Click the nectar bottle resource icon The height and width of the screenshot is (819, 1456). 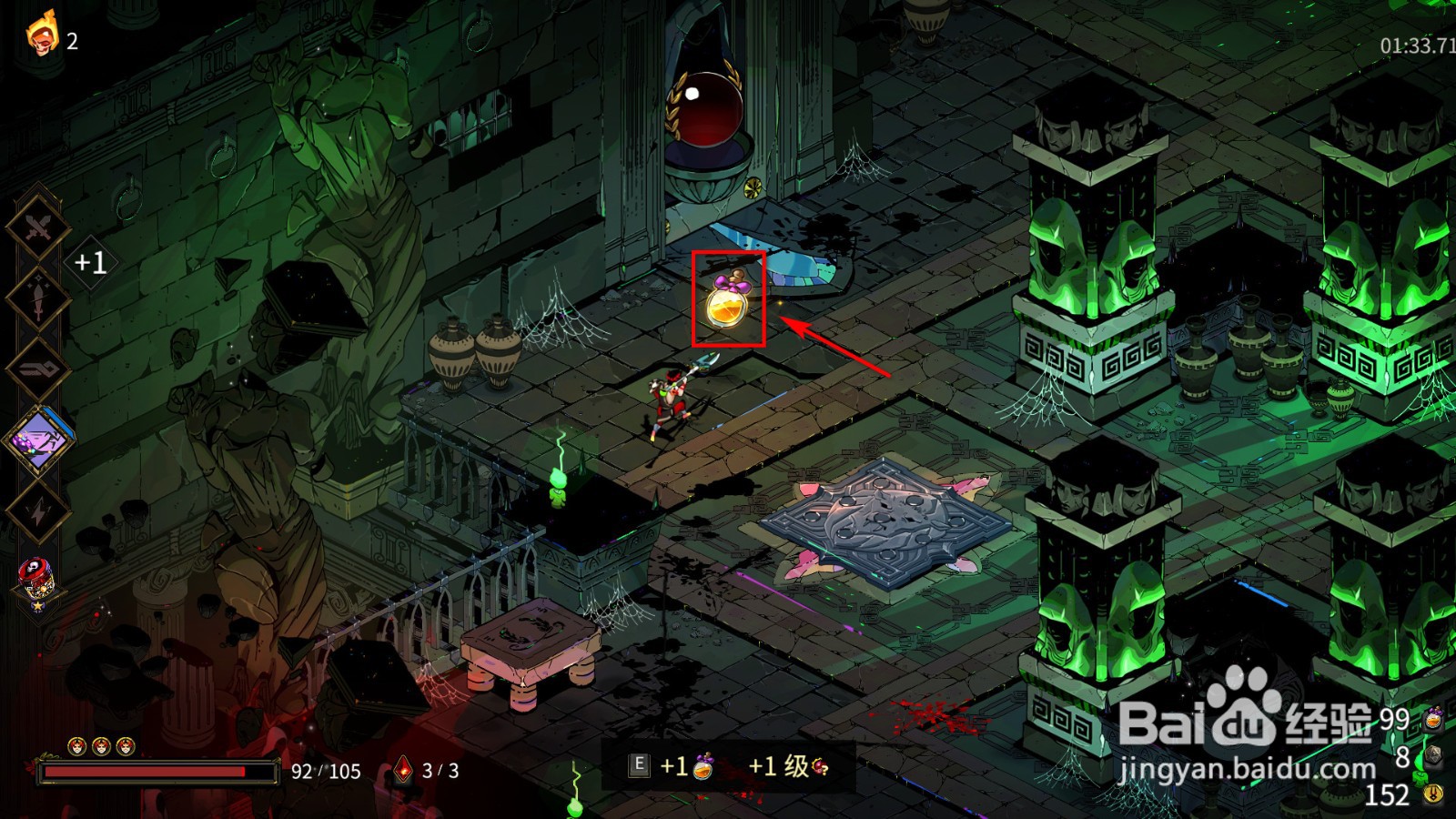[1433, 718]
